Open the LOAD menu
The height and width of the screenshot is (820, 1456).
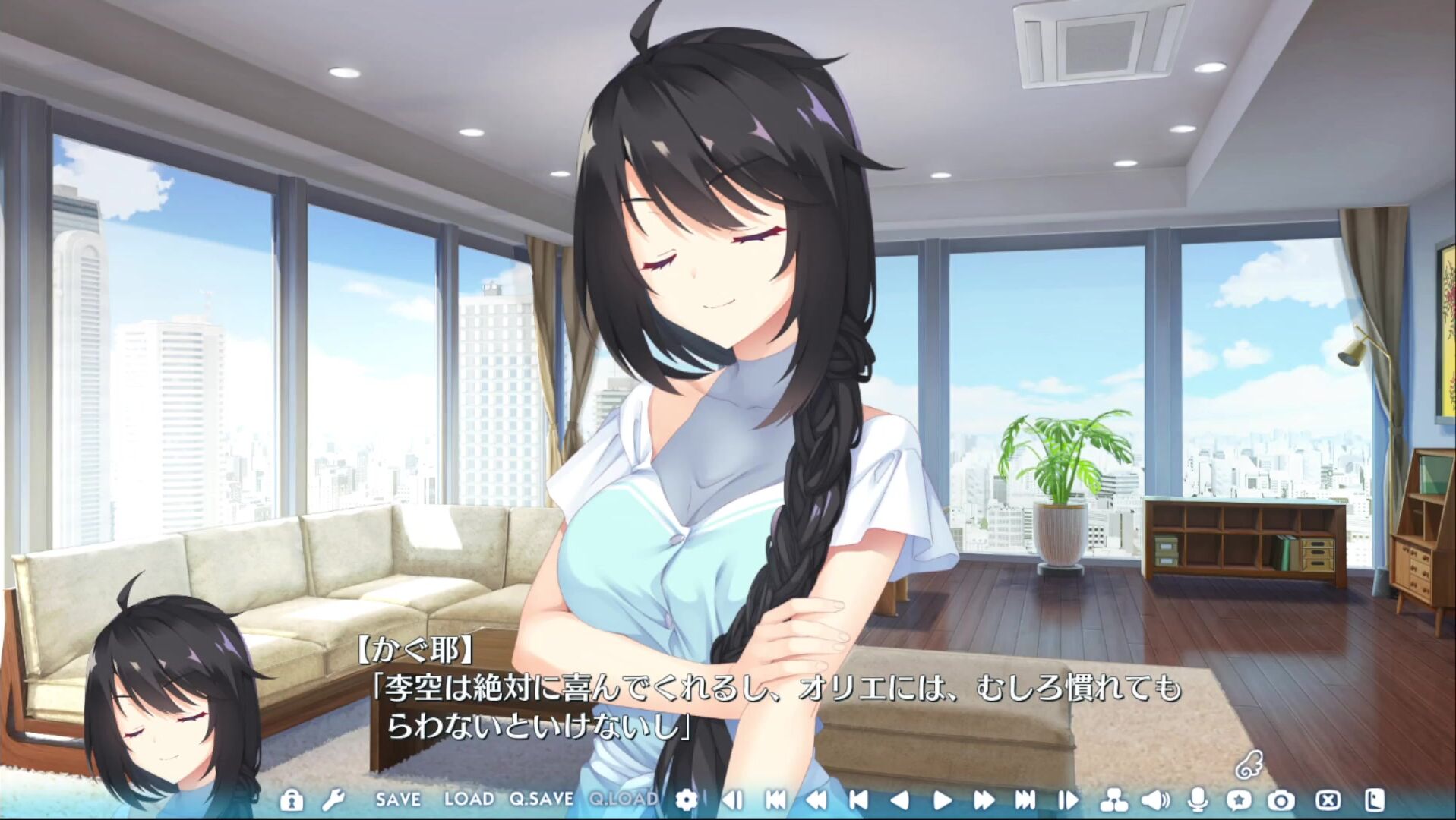(468, 799)
